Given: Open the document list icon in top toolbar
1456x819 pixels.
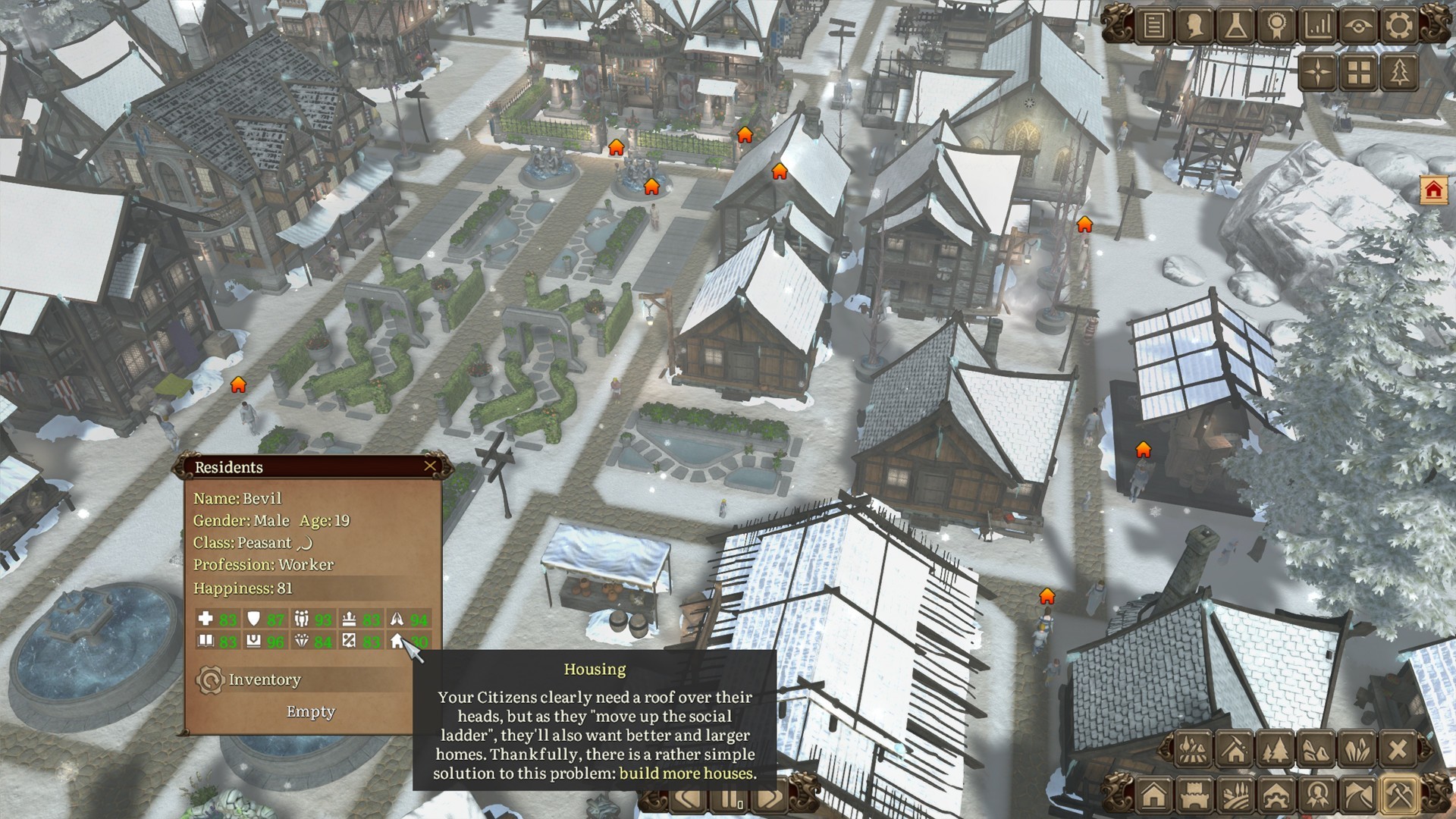Looking at the screenshot, I should pyautogui.click(x=1153, y=26).
